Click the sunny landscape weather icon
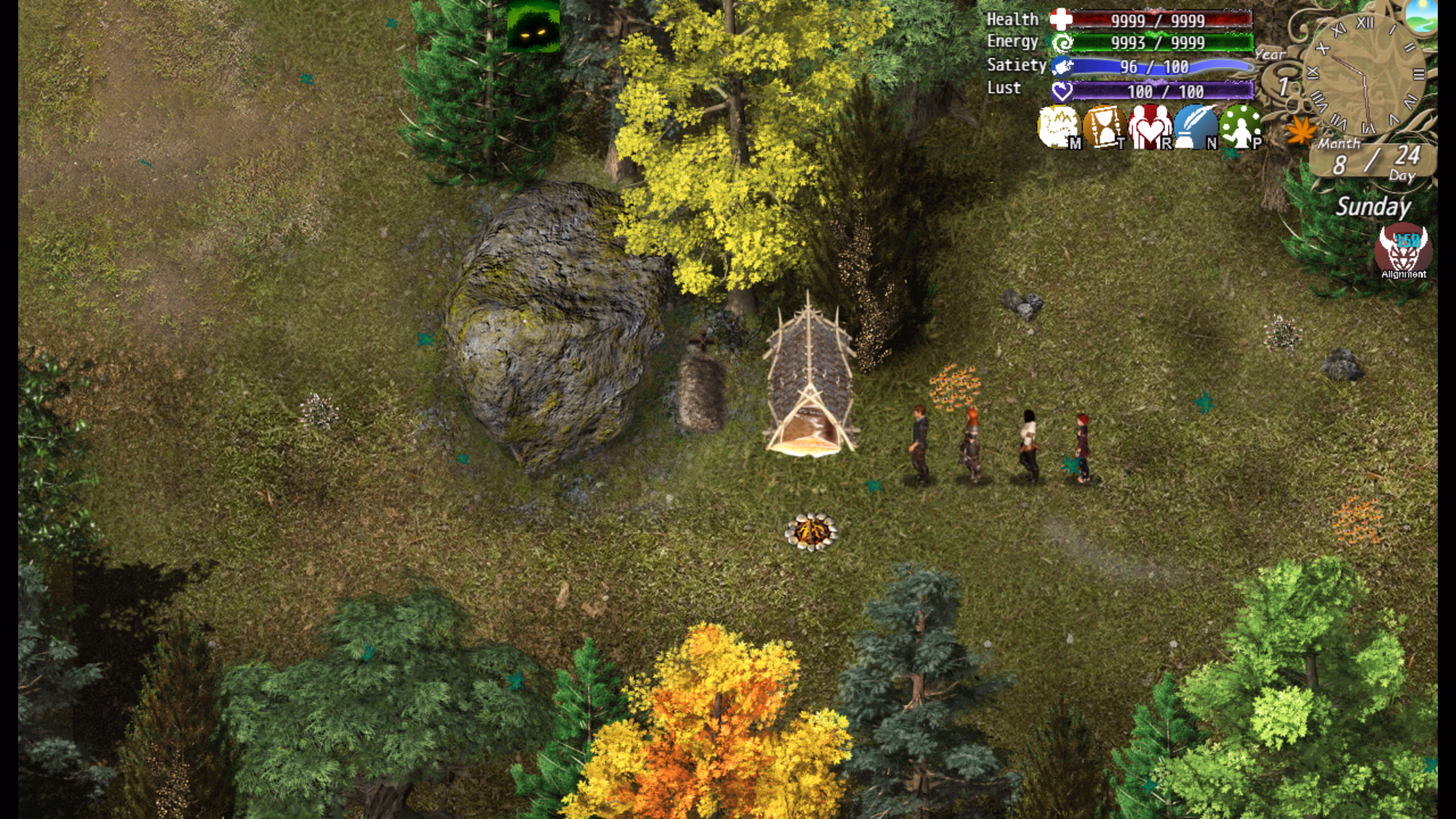1456x819 pixels. [x=1420, y=17]
